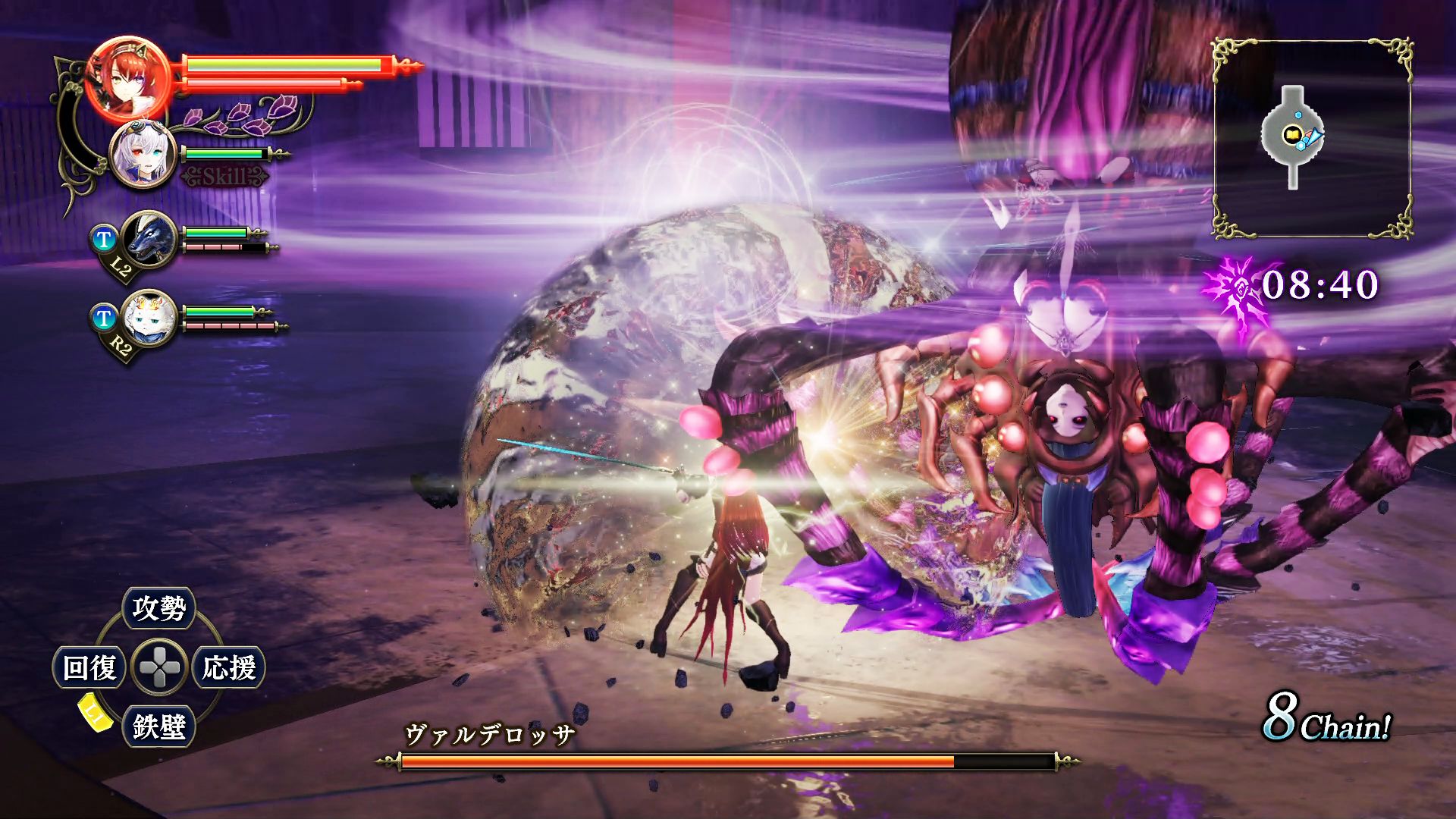The image size is (1456, 819).
Task: Activate the 応援 support command
Action: click(228, 668)
